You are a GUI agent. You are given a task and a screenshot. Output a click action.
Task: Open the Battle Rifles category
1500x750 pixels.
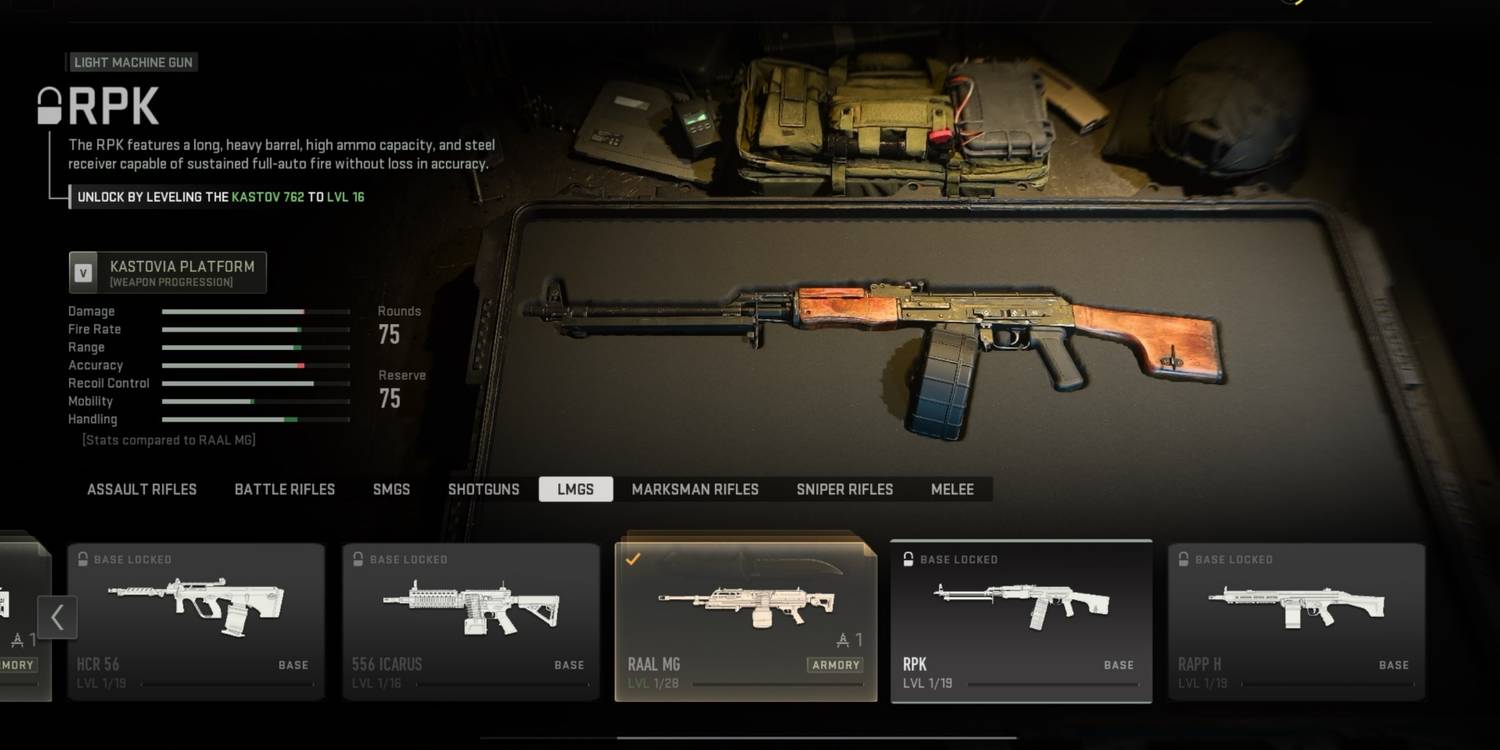pos(284,489)
